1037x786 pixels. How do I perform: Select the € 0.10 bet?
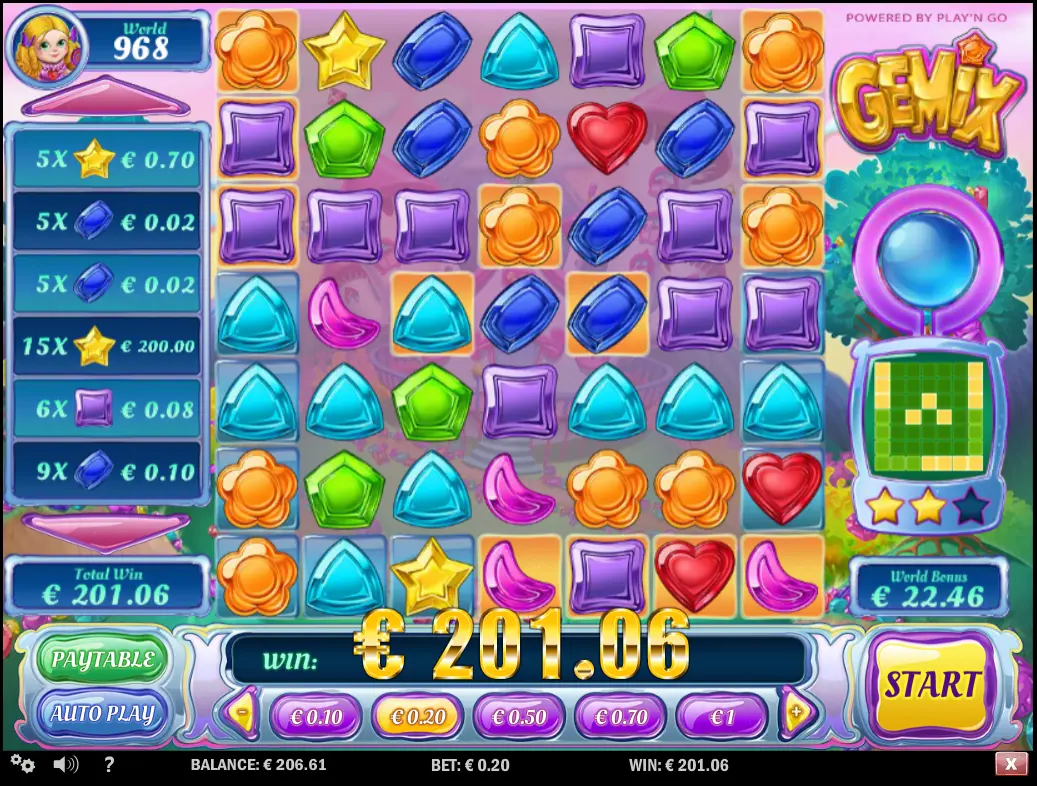[x=315, y=717]
